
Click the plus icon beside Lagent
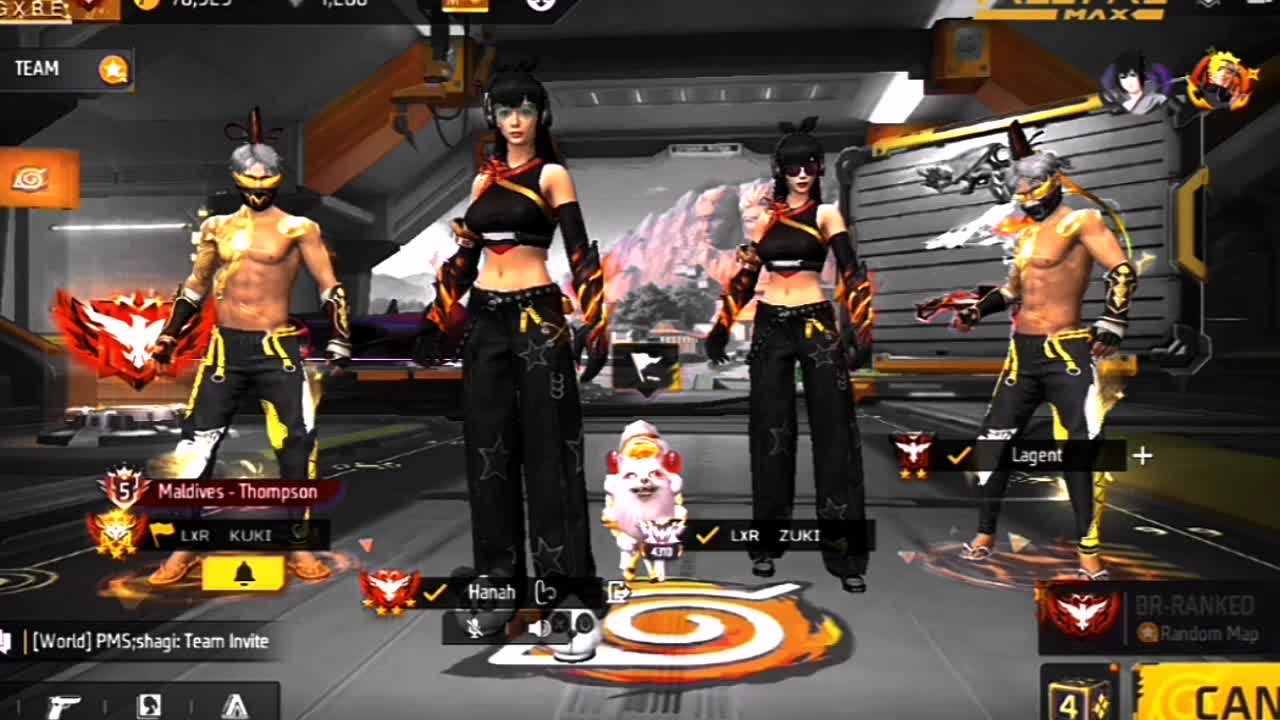[x=1142, y=455]
